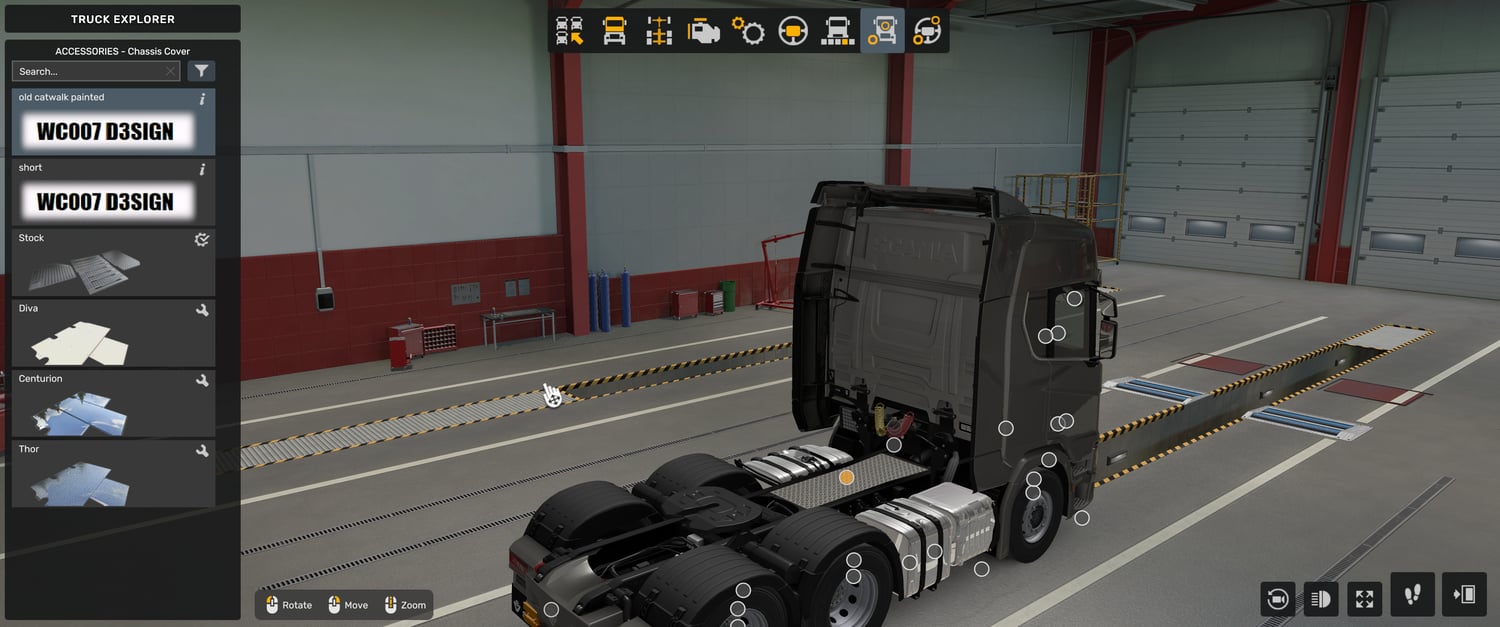The width and height of the screenshot is (1500, 627).
Task: Open the truck with row of squares tab
Action: coord(837,31)
